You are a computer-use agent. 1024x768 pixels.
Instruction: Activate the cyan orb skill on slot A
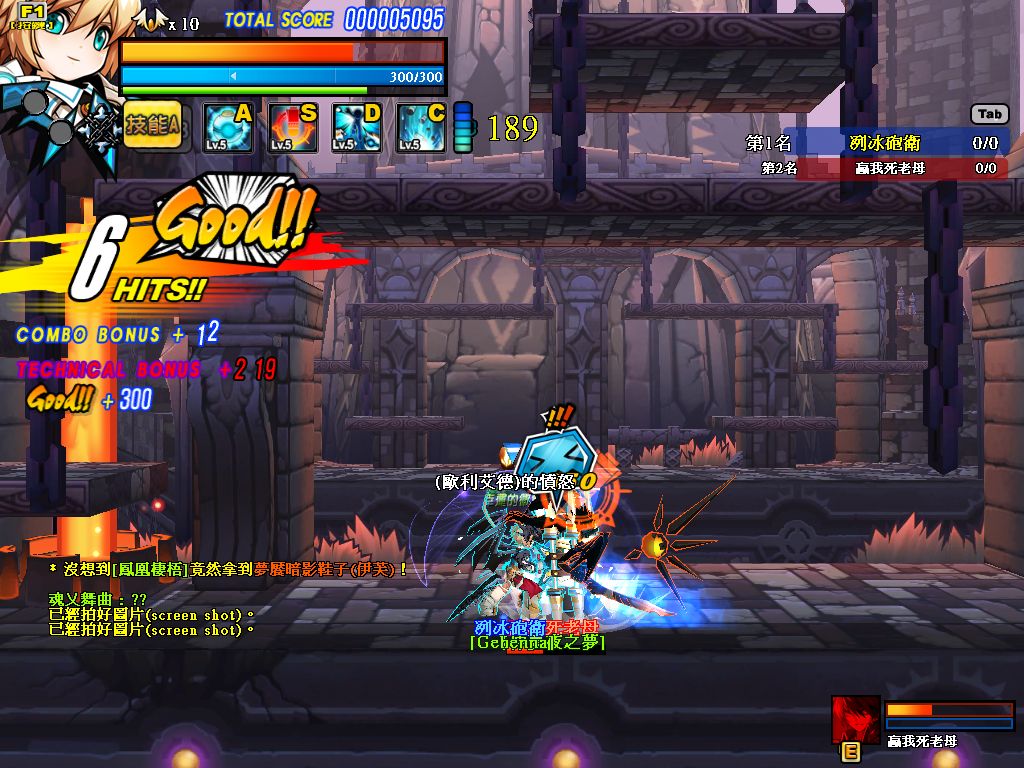pyautogui.click(x=228, y=128)
